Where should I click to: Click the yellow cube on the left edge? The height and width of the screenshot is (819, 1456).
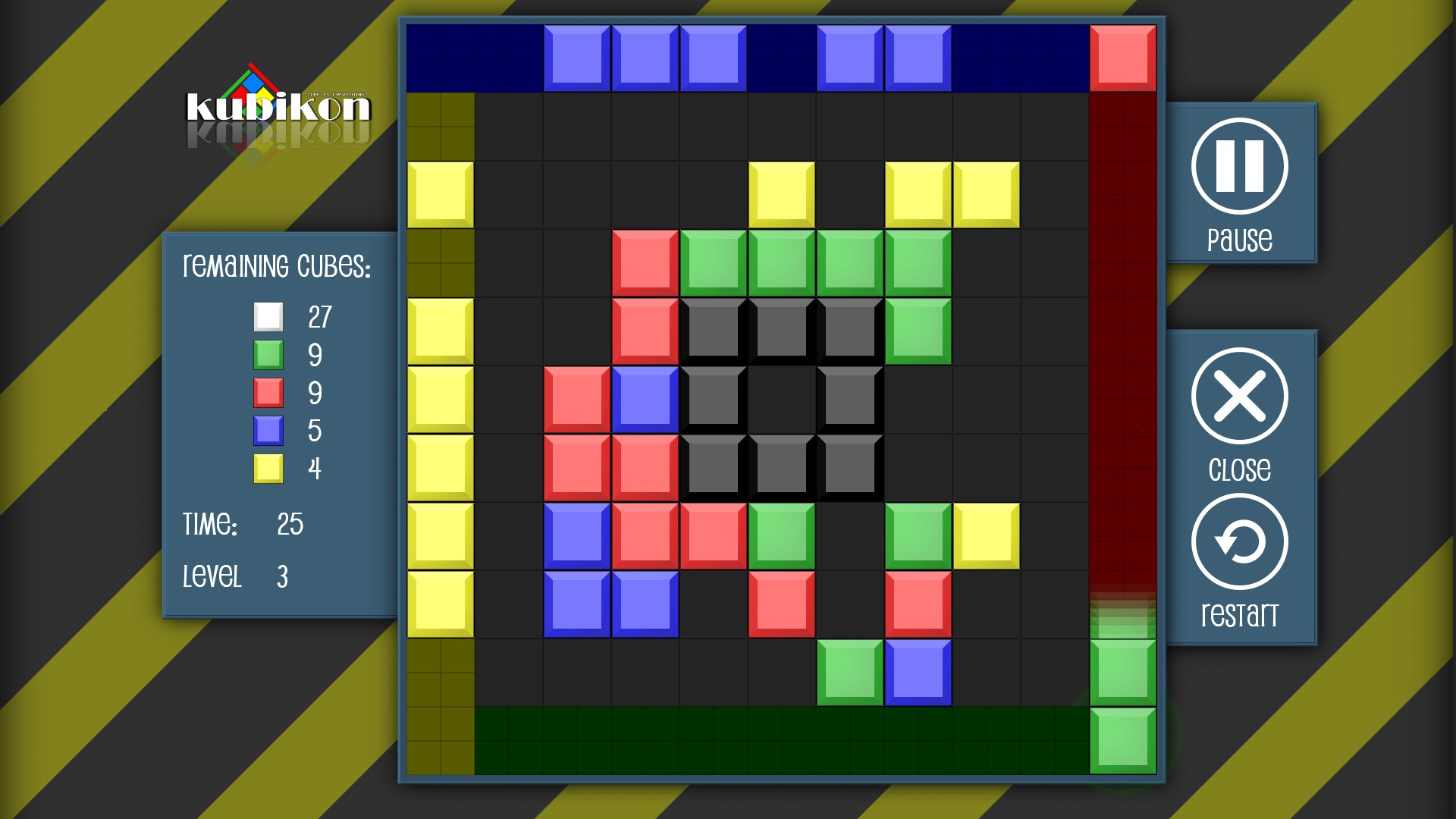click(440, 193)
